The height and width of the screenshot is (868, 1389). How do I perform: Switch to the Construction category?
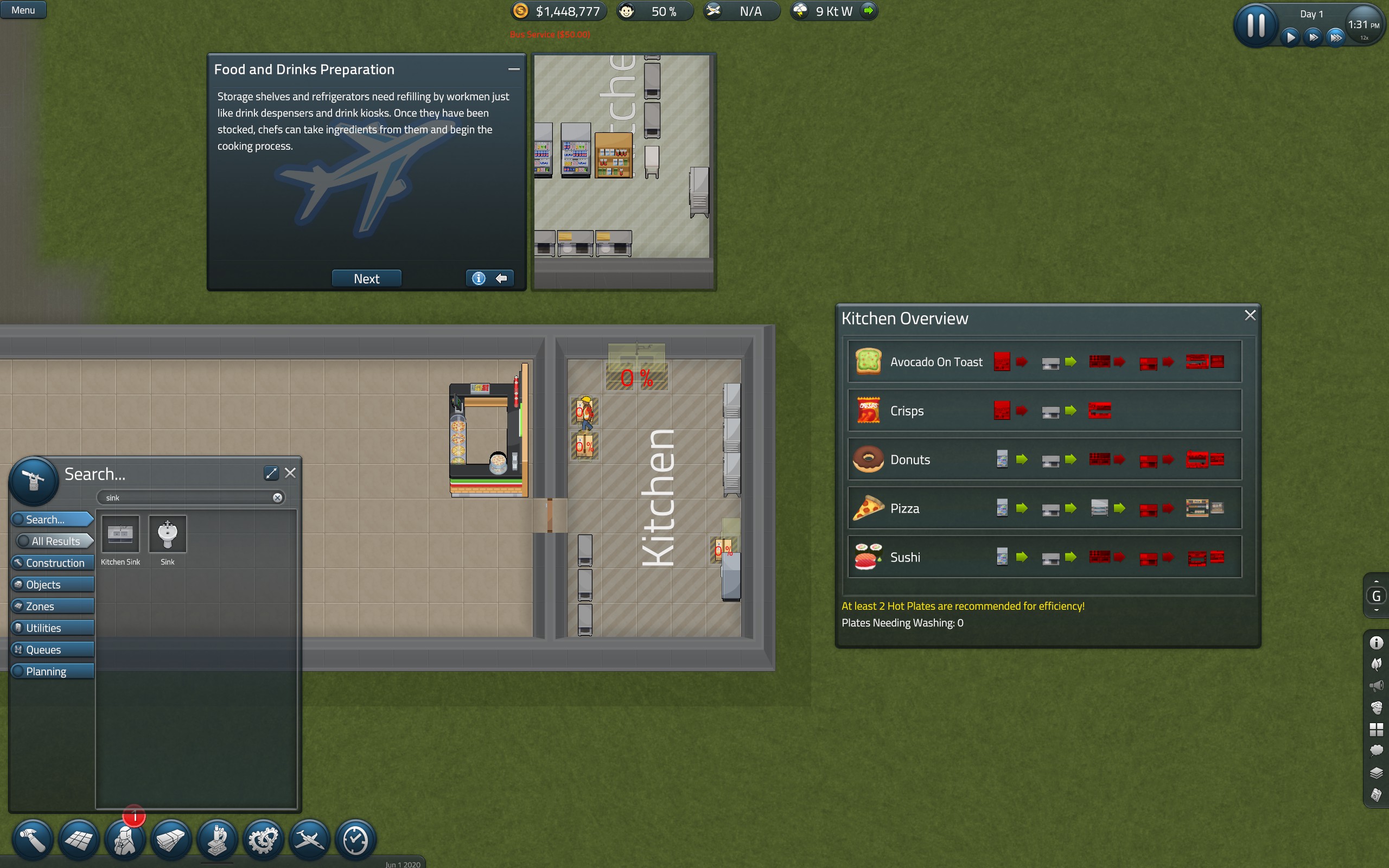[54, 563]
